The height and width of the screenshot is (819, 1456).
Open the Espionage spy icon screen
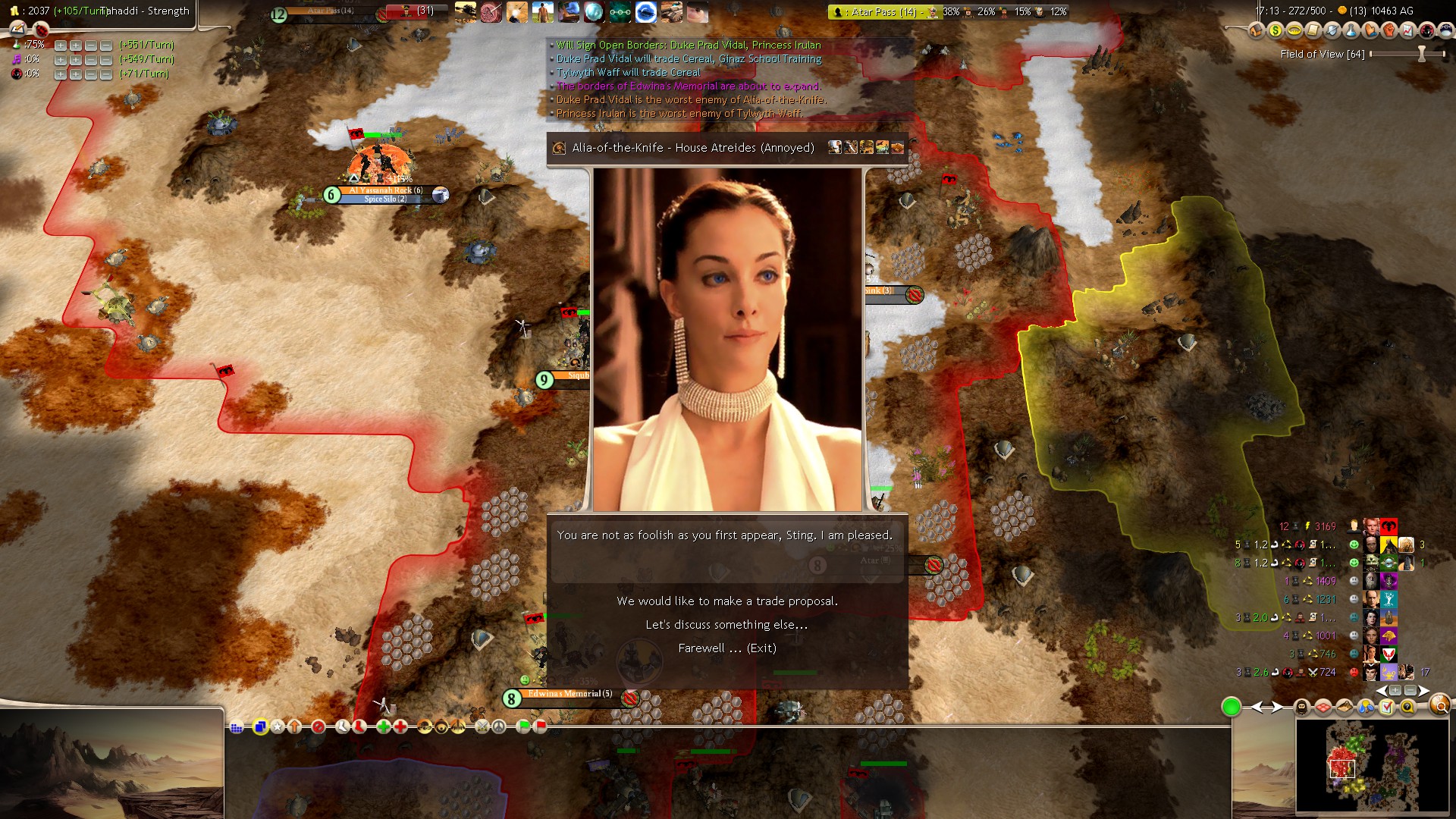pos(1426,31)
